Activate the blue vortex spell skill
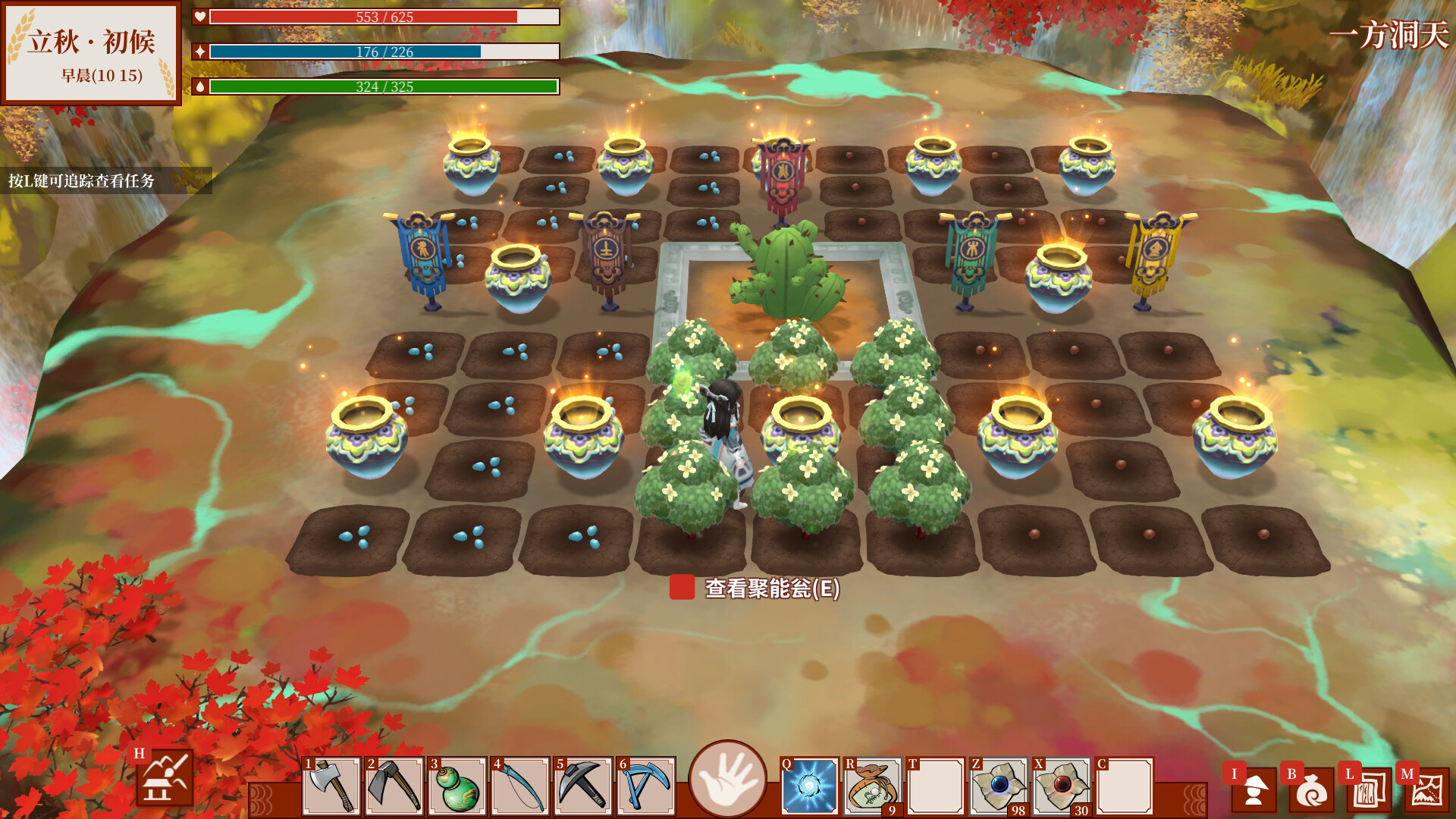 tap(809, 786)
